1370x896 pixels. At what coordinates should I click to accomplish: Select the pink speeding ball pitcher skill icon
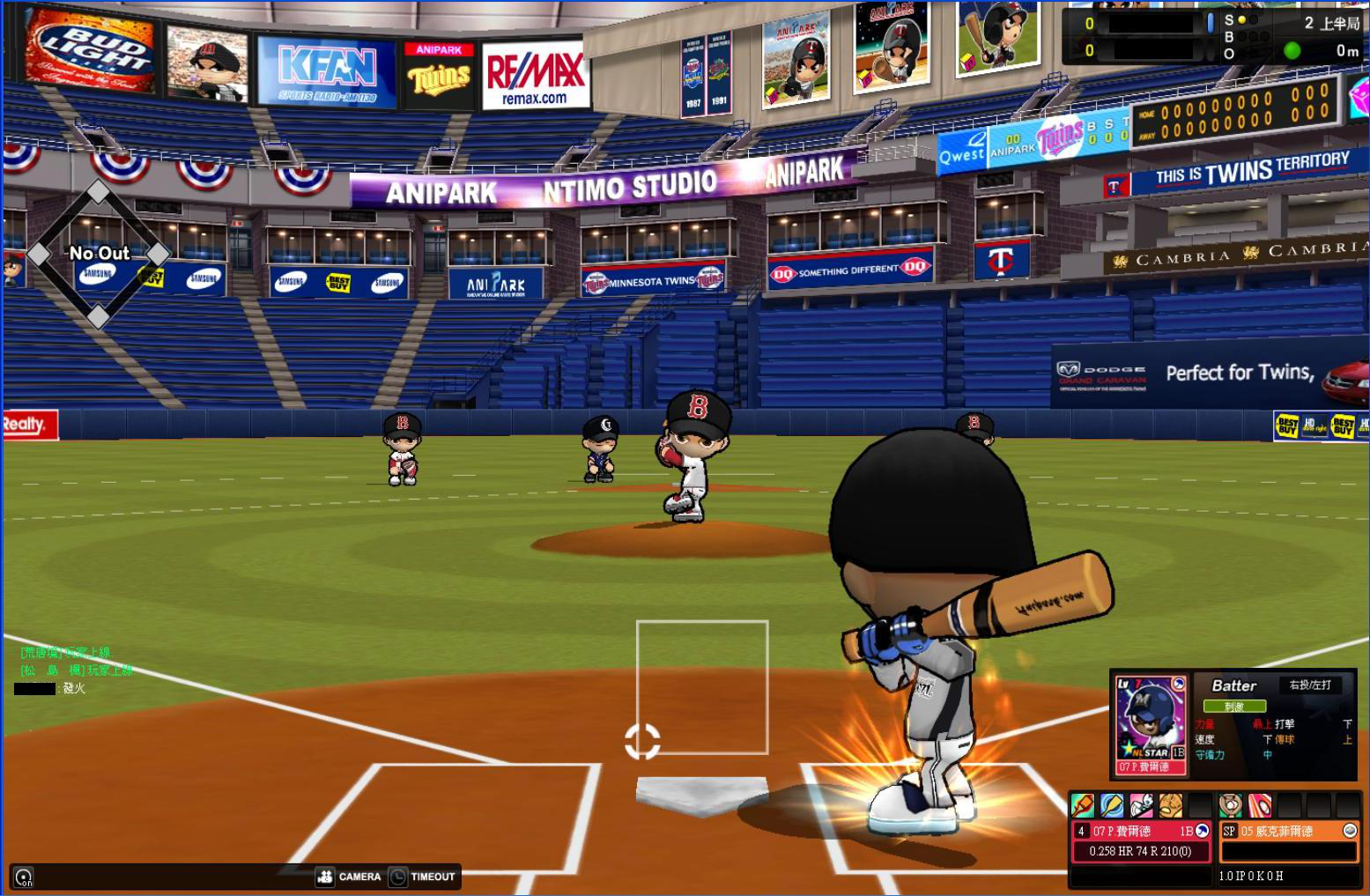pyautogui.click(x=1260, y=805)
